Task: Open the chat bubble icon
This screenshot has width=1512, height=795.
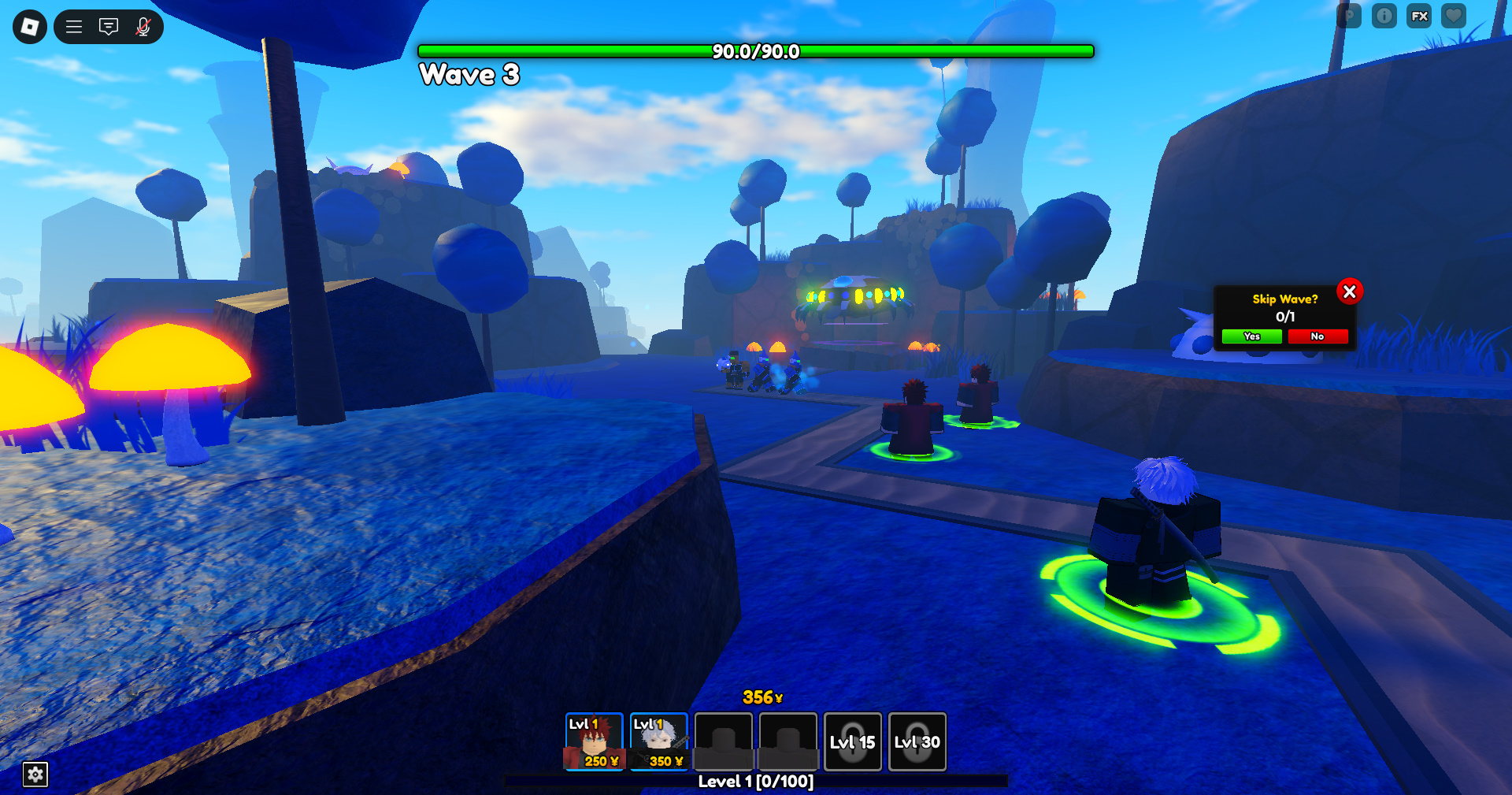Action: (x=108, y=26)
